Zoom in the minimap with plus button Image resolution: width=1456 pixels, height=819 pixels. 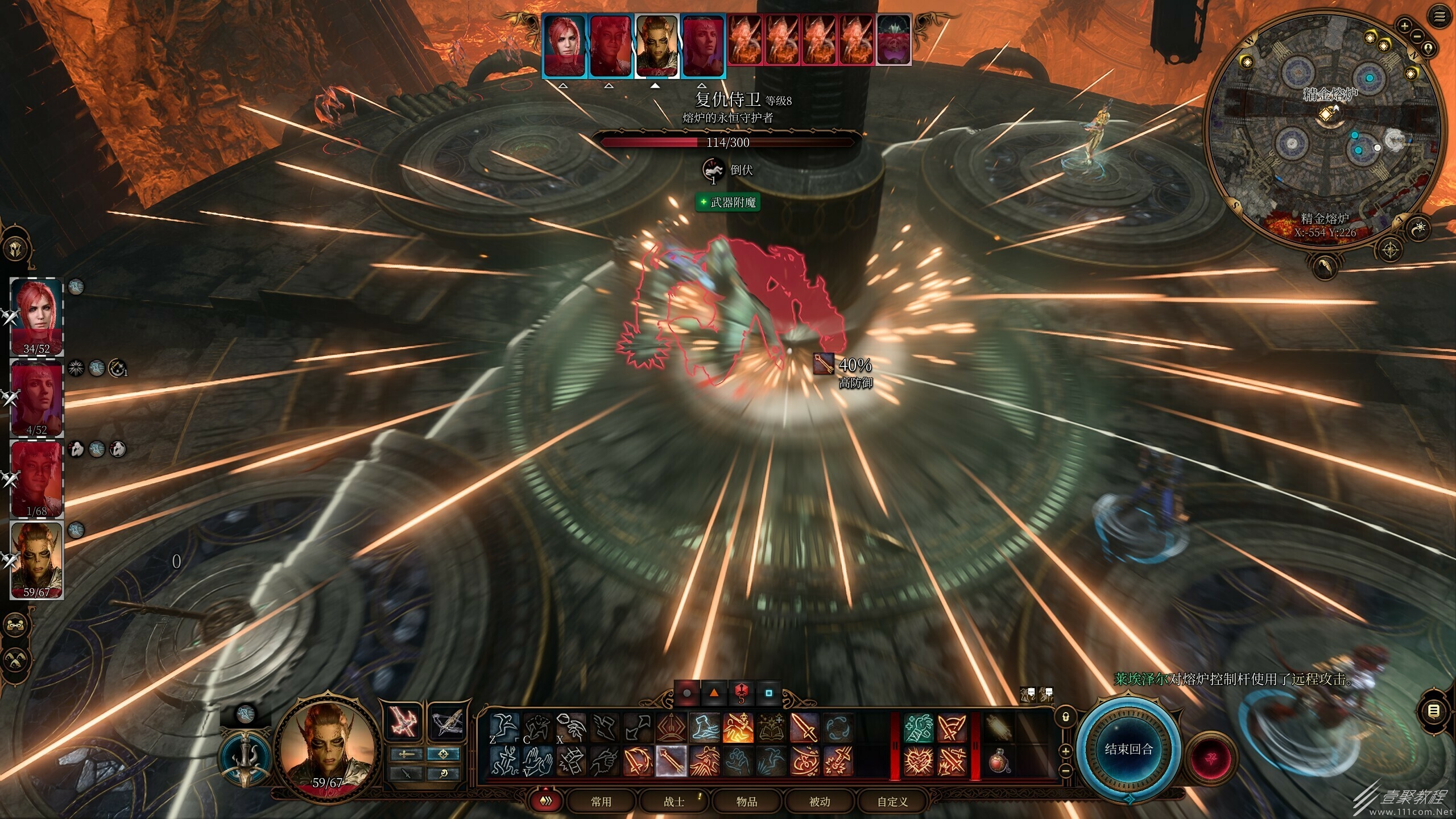(x=1404, y=26)
